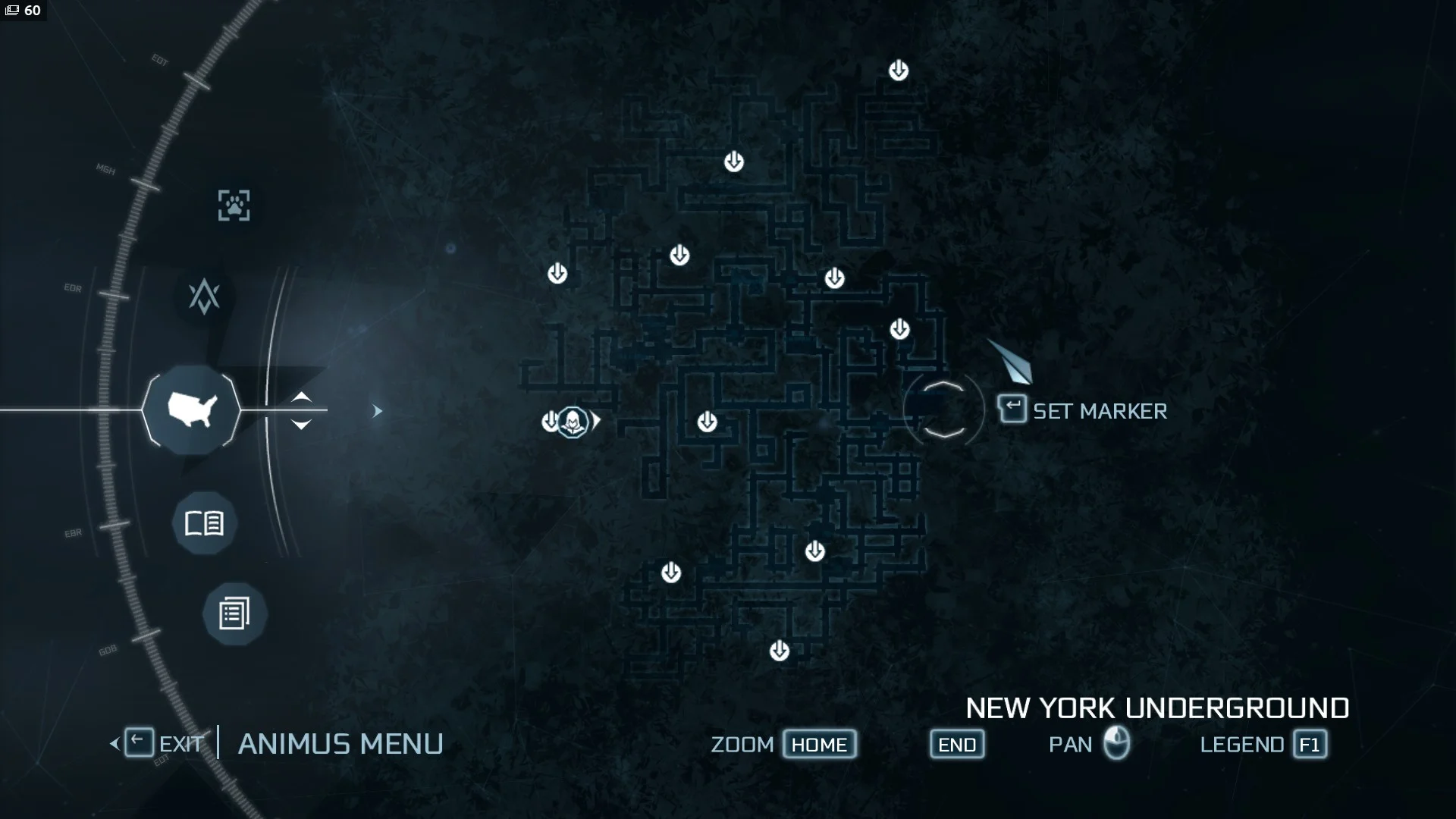Open the Animus Menu
Image resolution: width=1456 pixels, height=819 pixels.
click(x=340, y=743)
